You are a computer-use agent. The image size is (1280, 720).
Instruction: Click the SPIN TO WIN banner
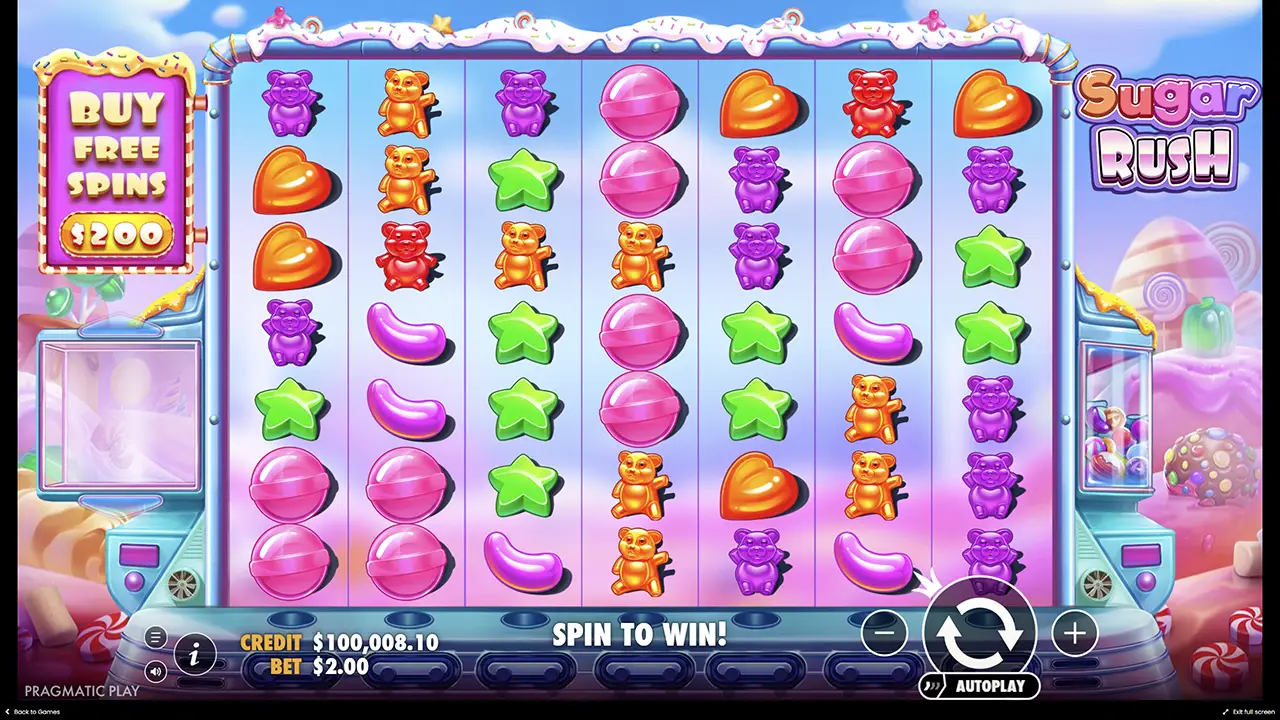pos(638,634)
